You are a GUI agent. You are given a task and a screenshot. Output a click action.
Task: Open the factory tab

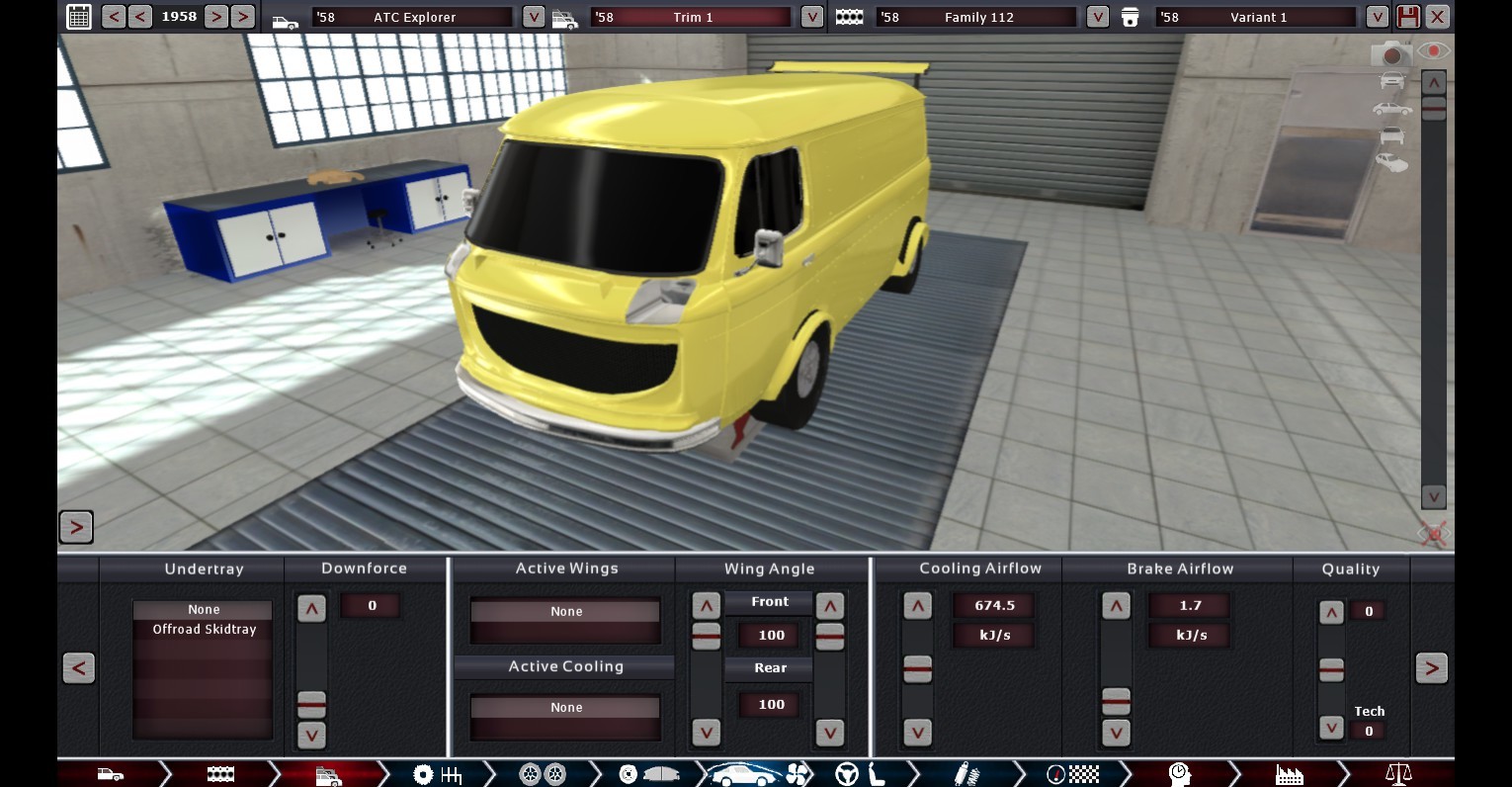pyautogui.click(x=1289, y=773)
